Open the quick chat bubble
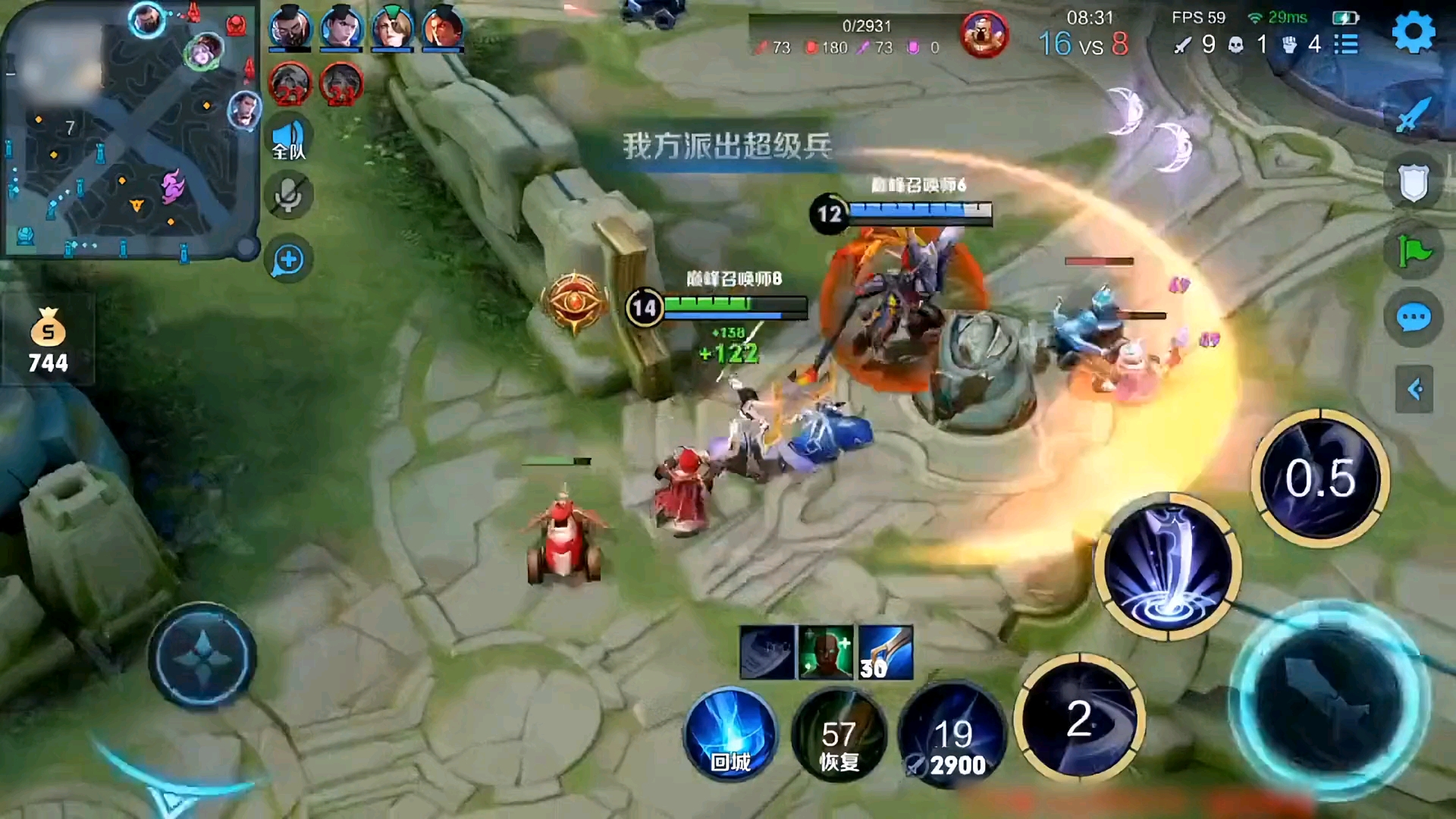 tap(1414, 318)
